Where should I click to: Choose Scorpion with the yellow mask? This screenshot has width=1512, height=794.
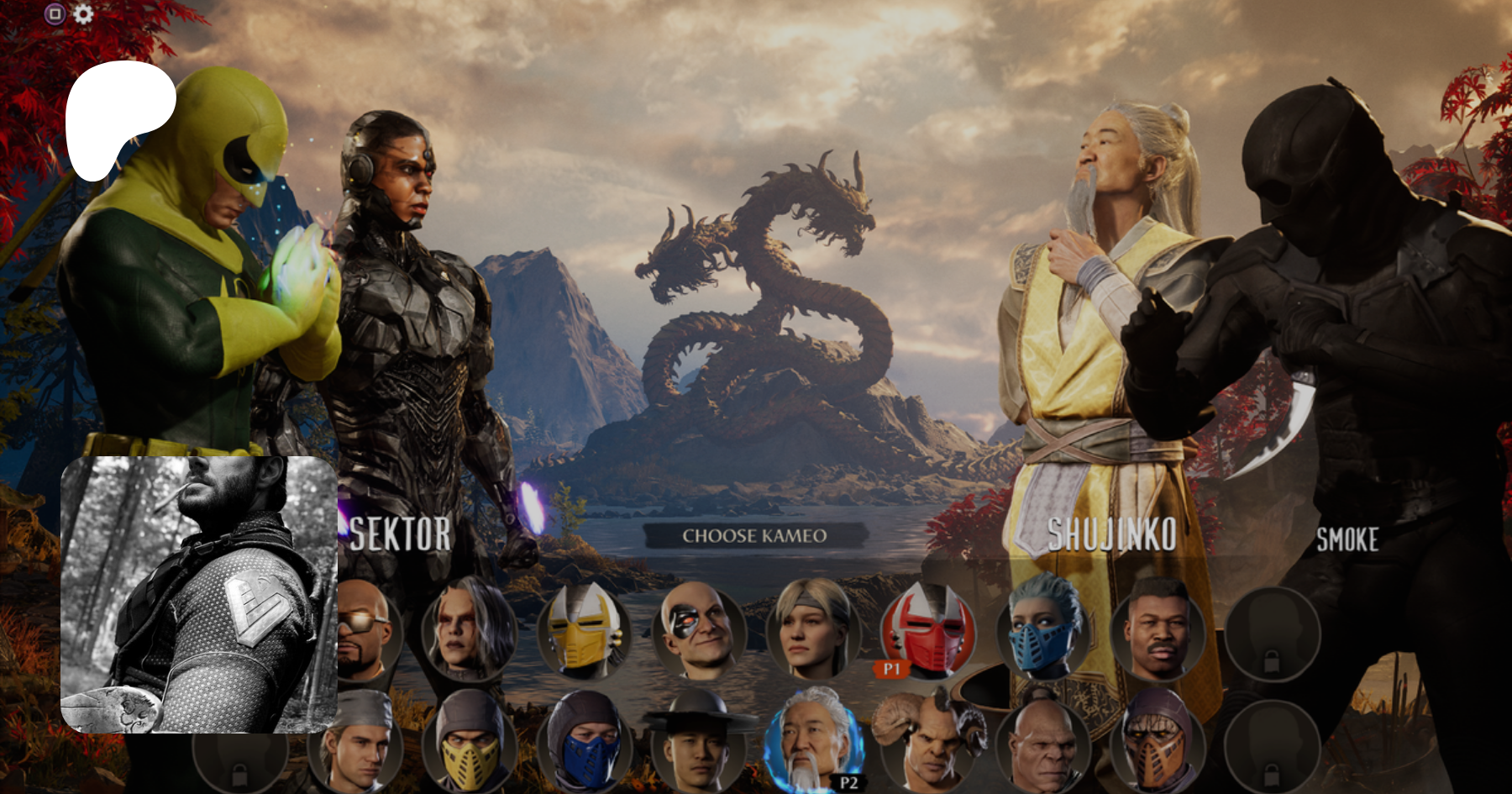468,744
